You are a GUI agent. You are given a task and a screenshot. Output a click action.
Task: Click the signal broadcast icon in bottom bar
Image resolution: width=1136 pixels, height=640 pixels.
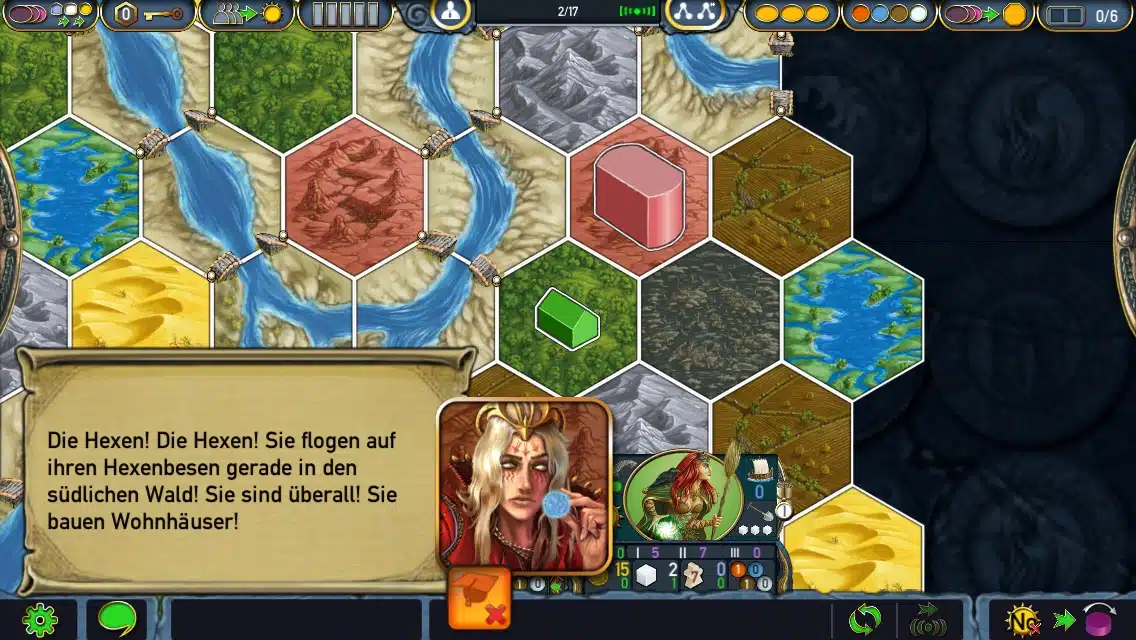(x=929, y=621)
